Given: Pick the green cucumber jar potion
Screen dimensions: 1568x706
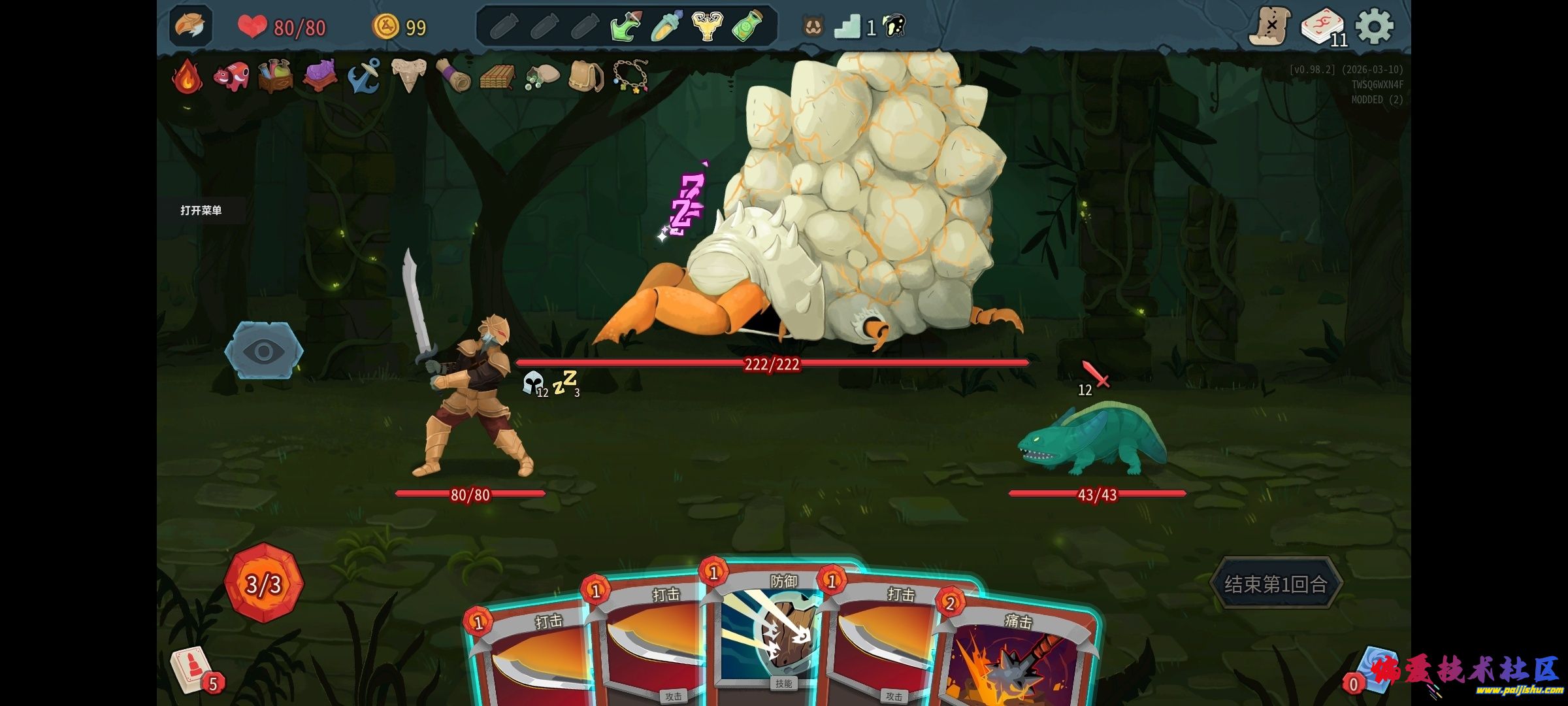Looking at the screenshot, I should 747,27.
